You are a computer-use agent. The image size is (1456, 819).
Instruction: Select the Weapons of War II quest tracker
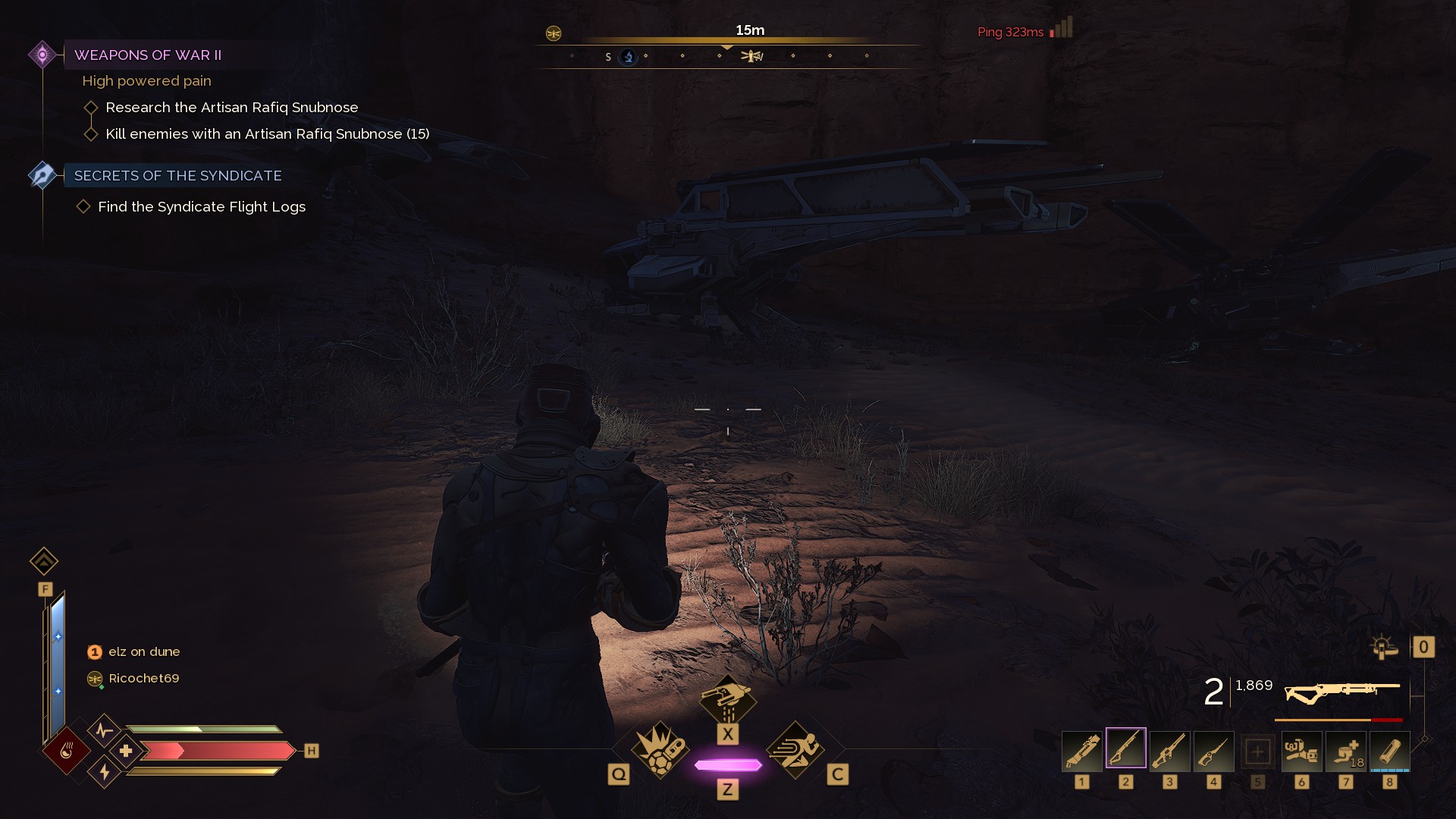tap(148, 55)
